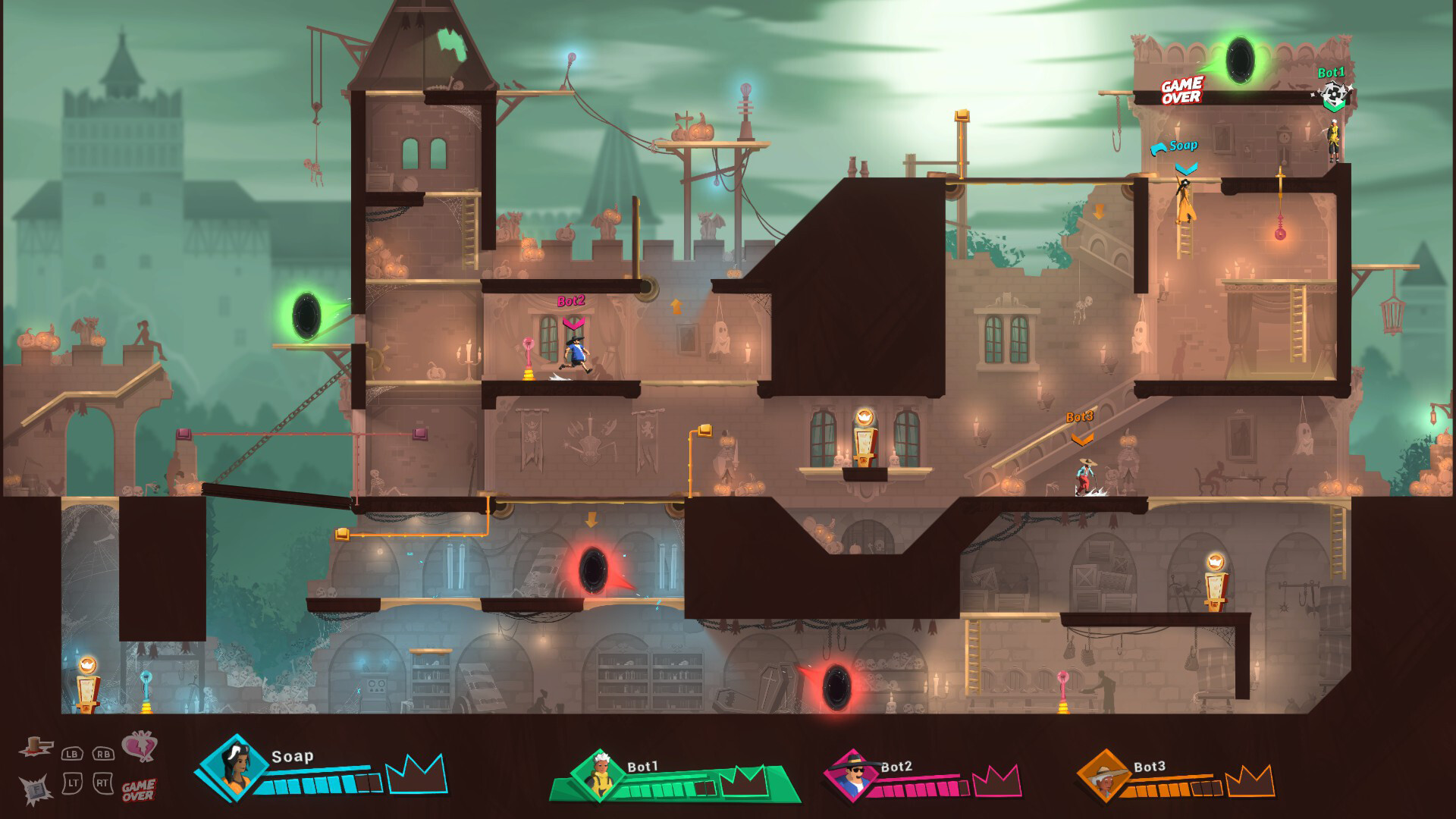Click the F key burst icon in the HUD
Viewport: 1456px width, 819px height.
35,789
